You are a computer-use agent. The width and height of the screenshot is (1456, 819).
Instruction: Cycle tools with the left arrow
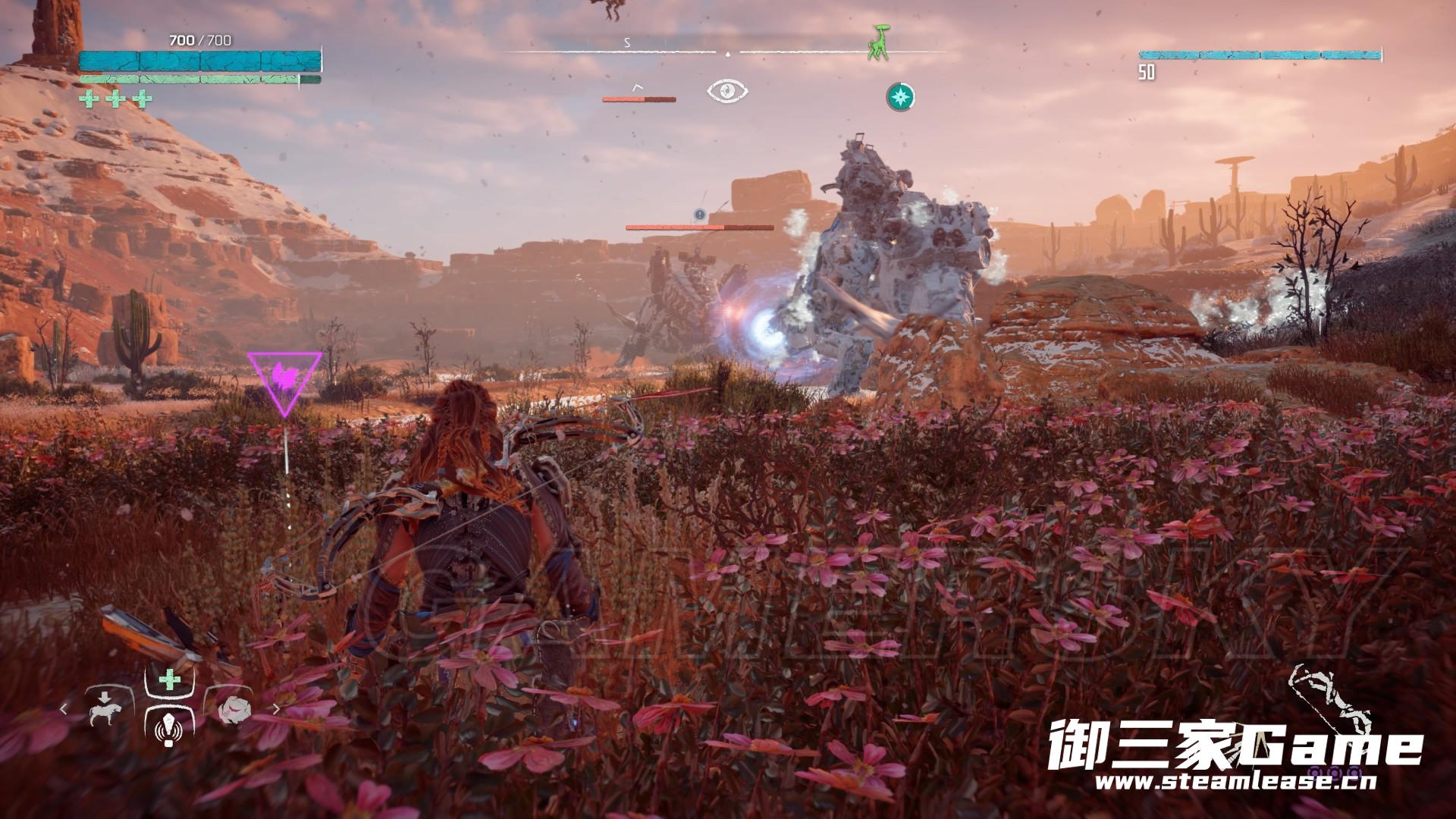pyautogui.click(x=64, y=710)
